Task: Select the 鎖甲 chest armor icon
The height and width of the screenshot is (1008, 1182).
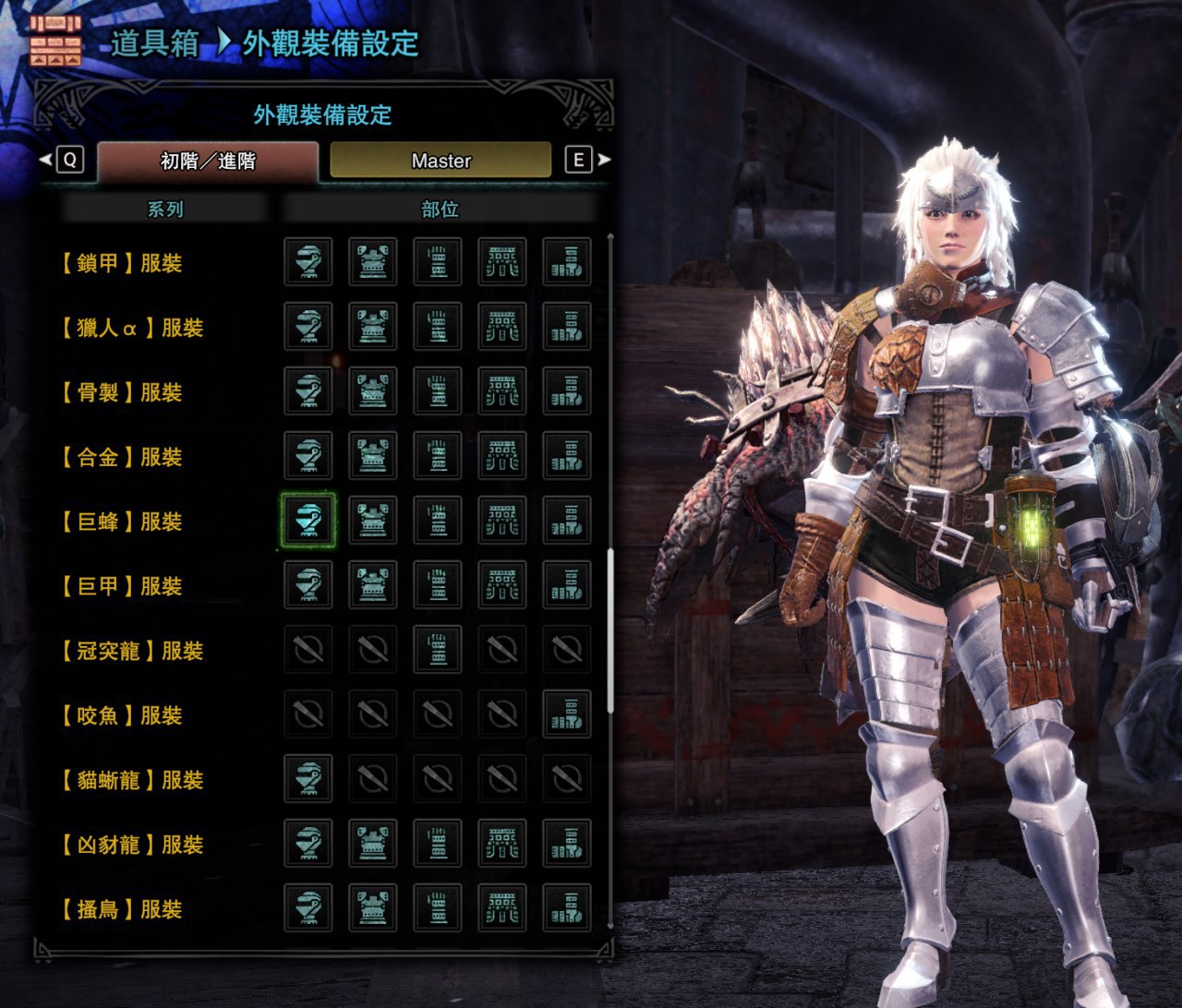Action: [372, 262]
